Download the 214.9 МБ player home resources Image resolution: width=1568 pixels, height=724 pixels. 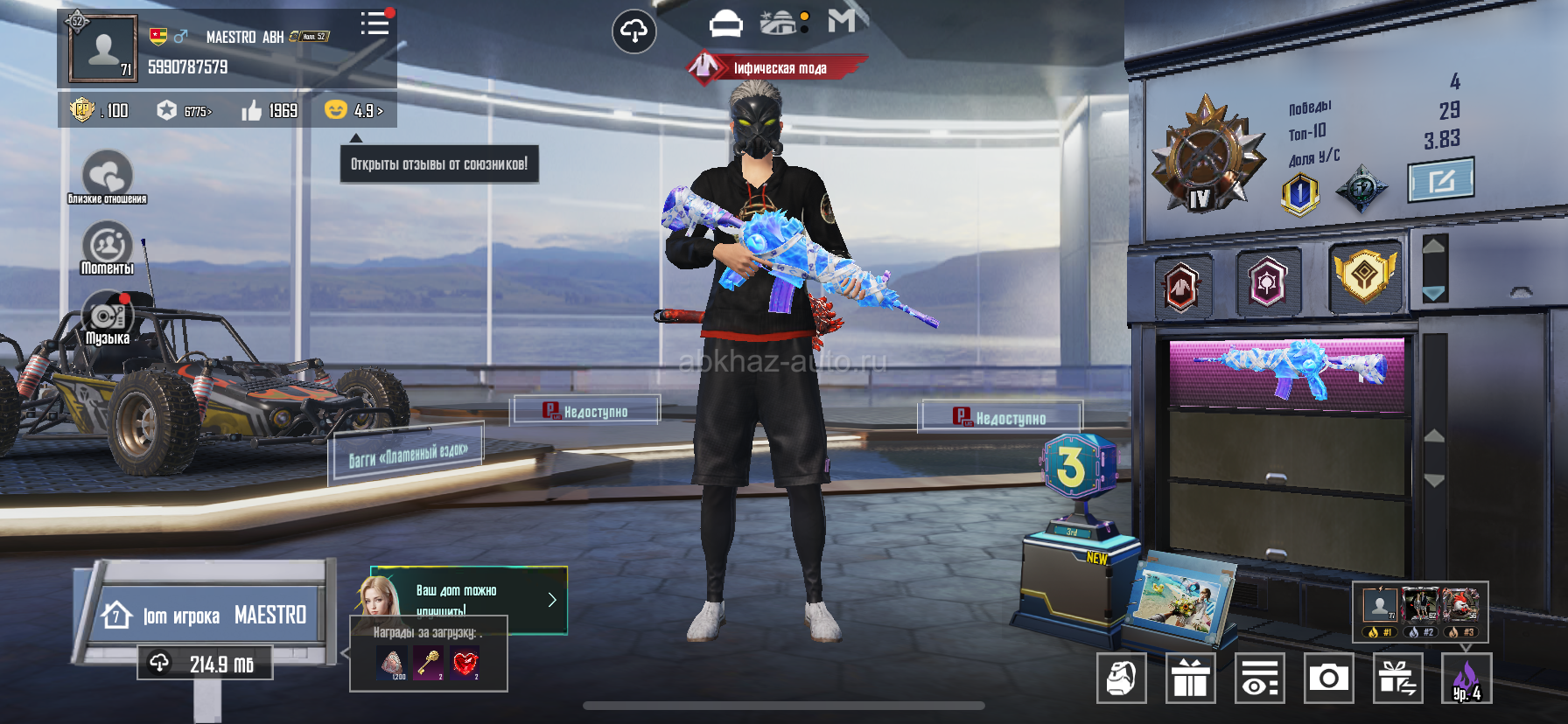tap(205, 664)
